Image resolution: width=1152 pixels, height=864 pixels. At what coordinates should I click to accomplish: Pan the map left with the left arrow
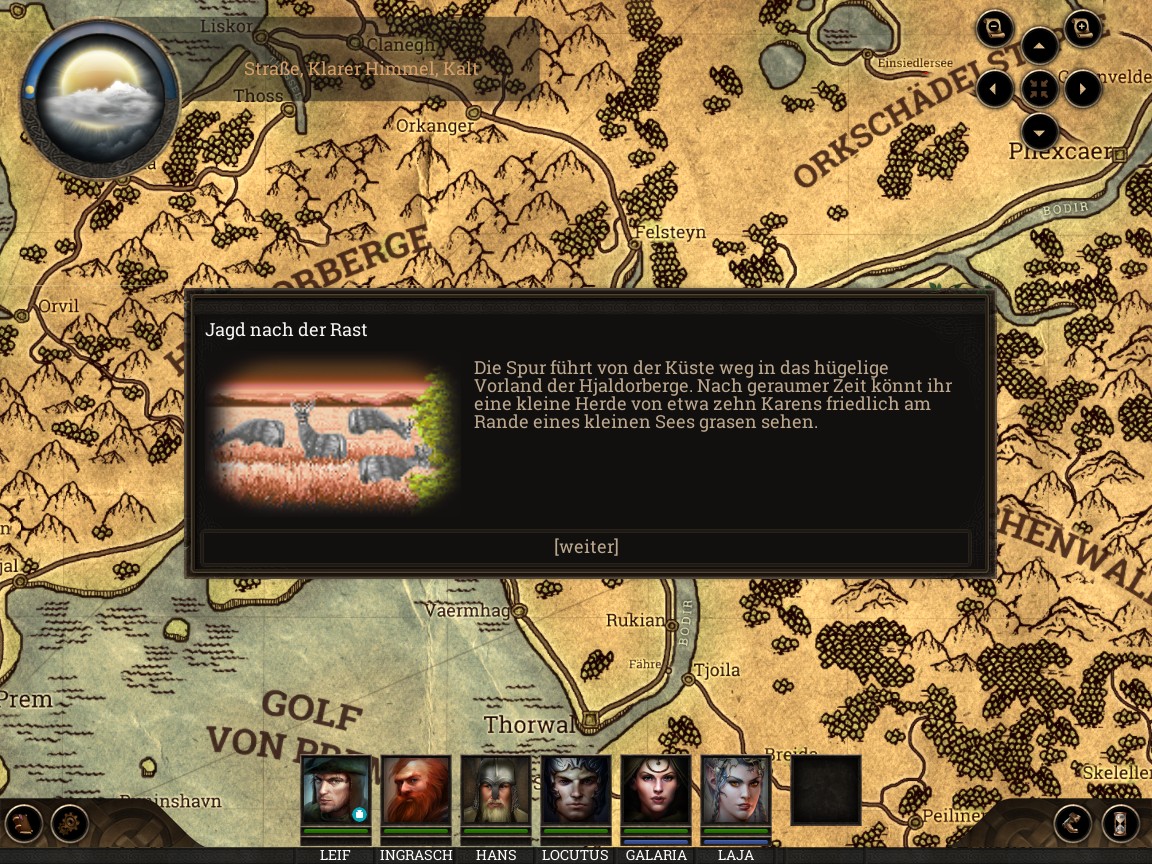click(x=995, y=89)
